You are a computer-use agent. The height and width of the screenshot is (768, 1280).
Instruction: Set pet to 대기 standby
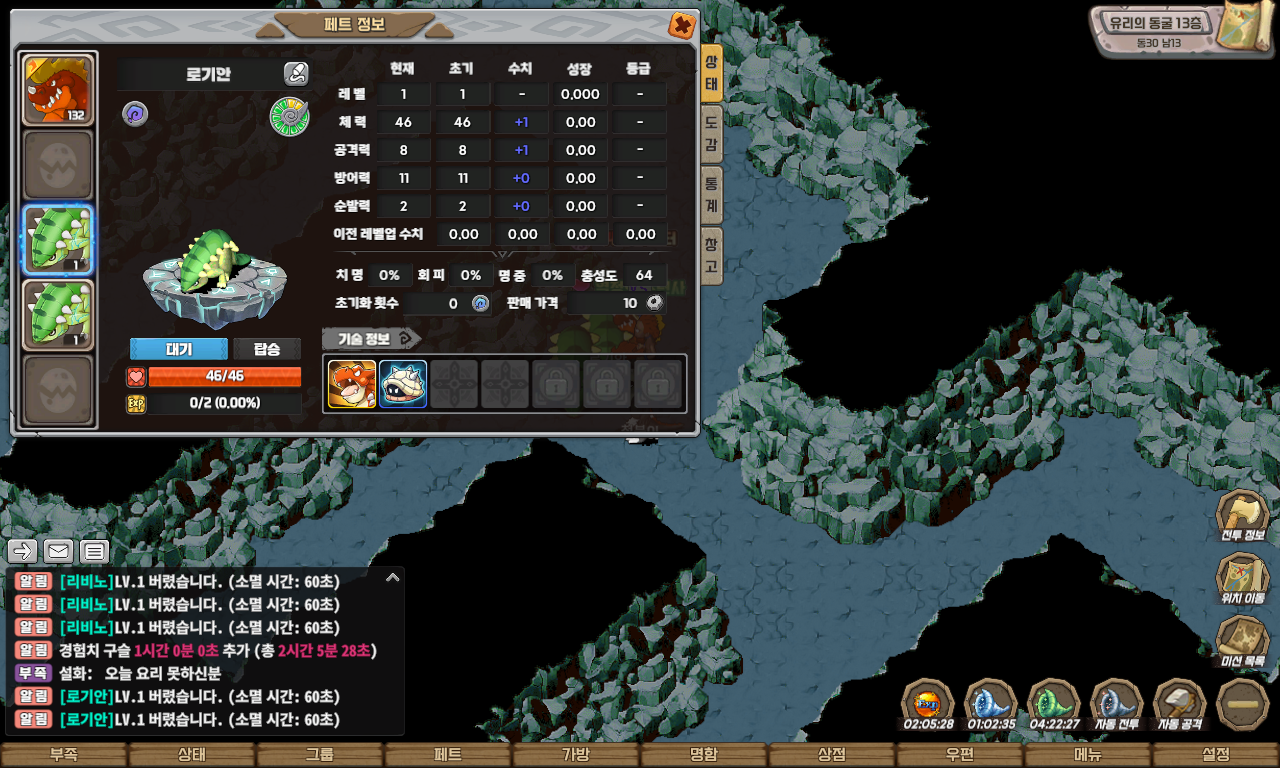(x=178, y=349)
